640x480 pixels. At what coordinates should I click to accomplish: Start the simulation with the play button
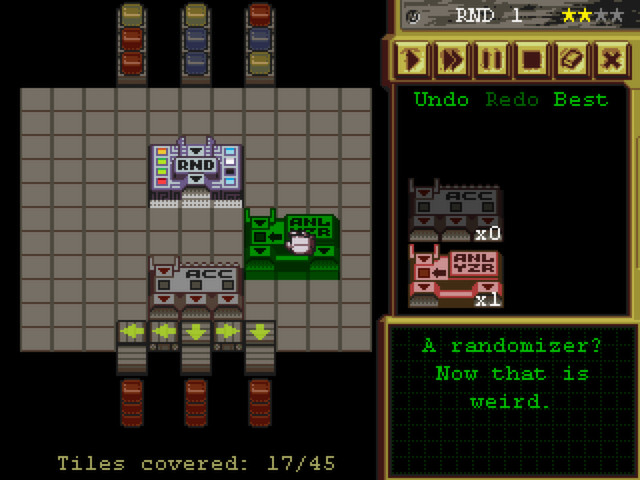pyautogui.click(x=412, y=59)
